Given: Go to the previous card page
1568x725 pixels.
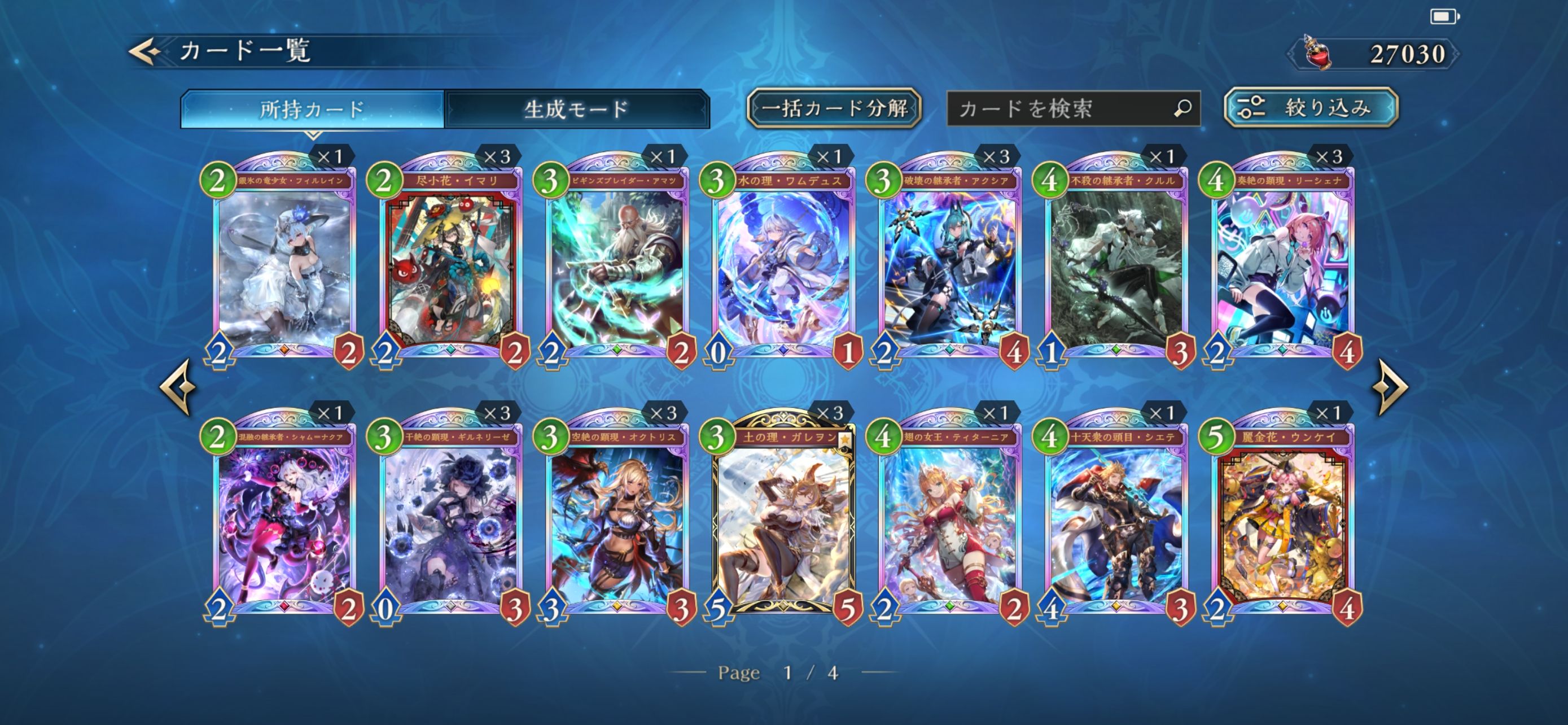Looking at the screenshot, I should coord(178,387).
